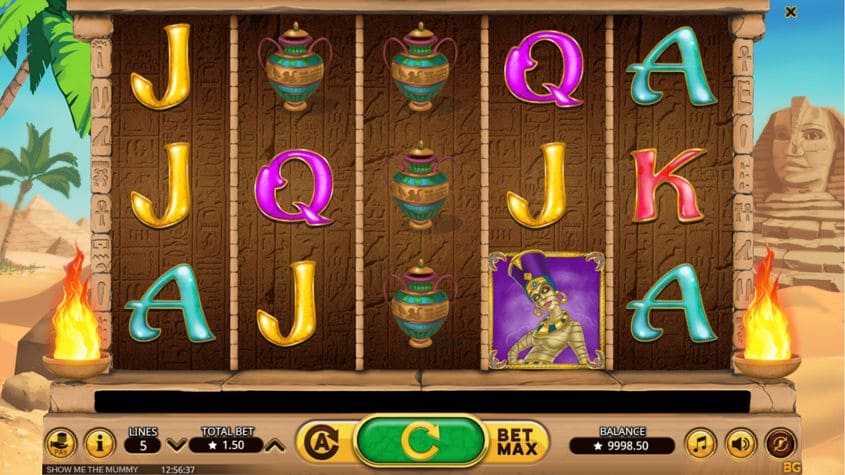Toggle the background music
The width and height of the screenshot is (845, 475).
pyautogui.click(x=700, y=442)
